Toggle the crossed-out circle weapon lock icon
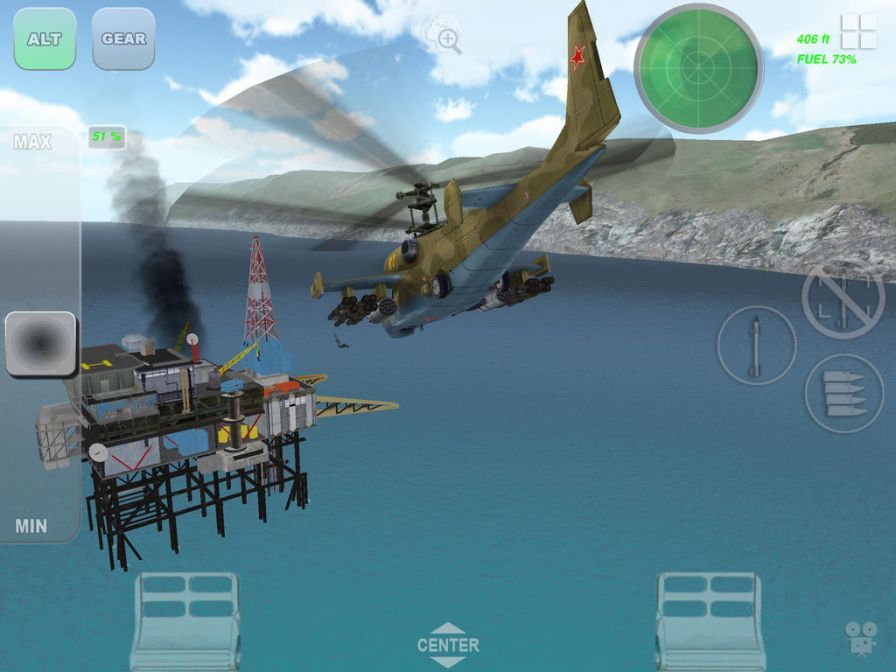The width and height of the screenshot is (896, 672). [842, 301]
